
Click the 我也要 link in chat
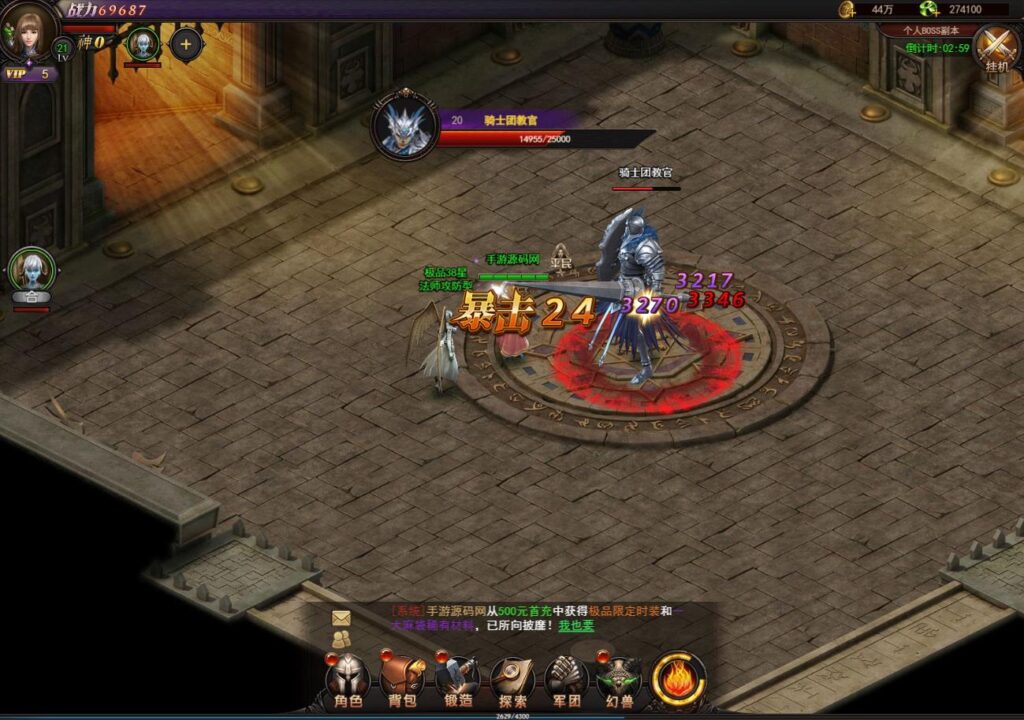575,626
